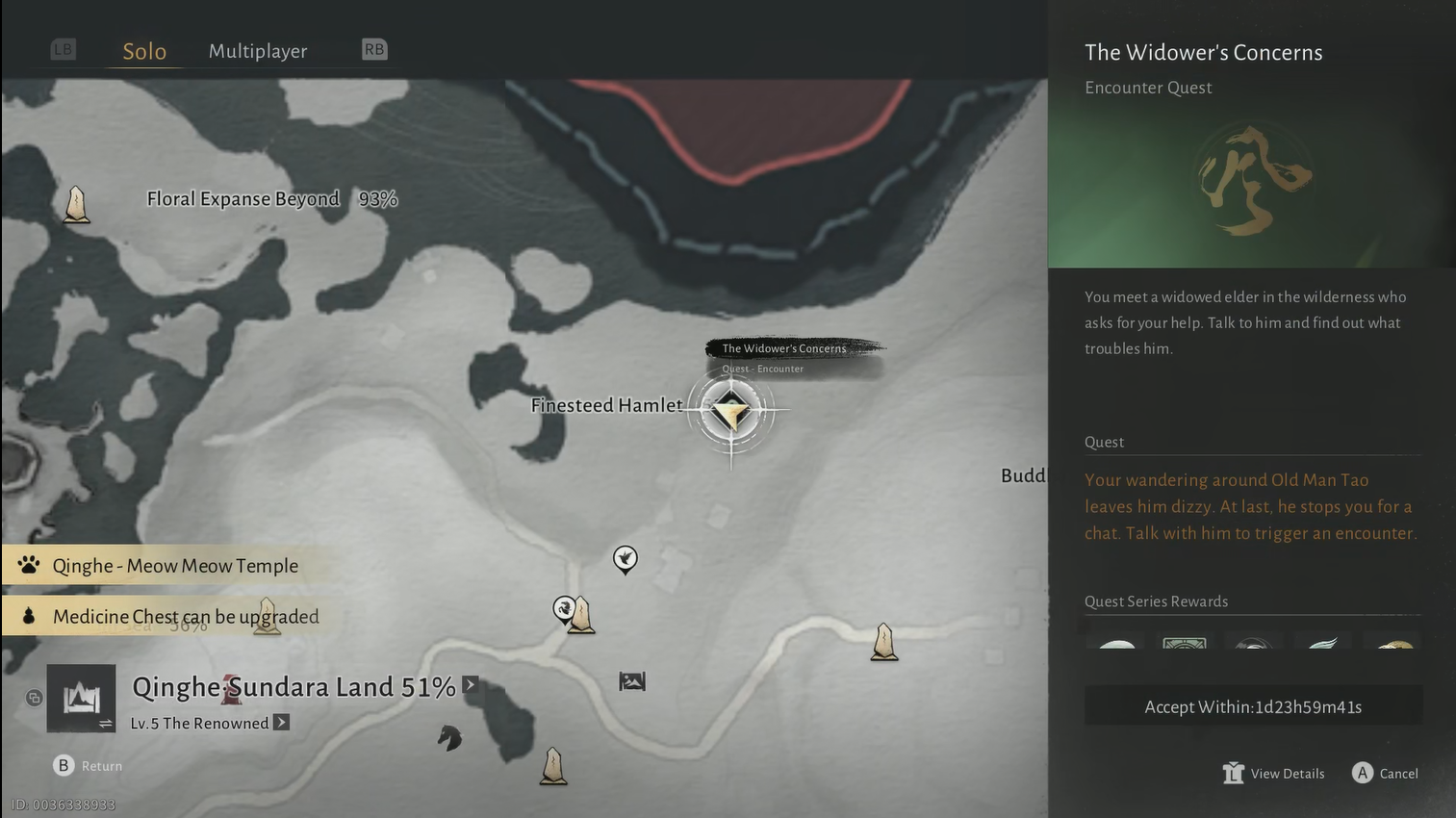This screenshot has height=818, width=1456.
Task: Select The Widower's Concerns quest marker
Action: tap(731, 412)
